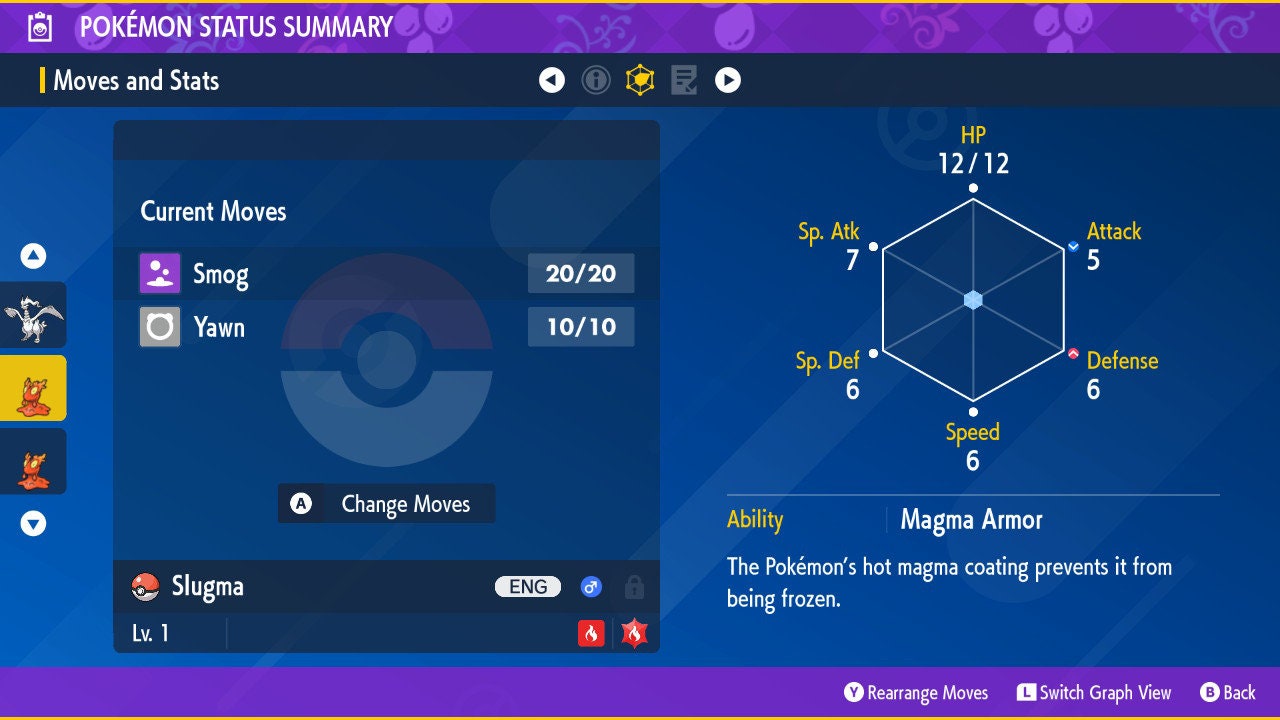
Task: Select the Yawn move row
Action: [386, 327]
